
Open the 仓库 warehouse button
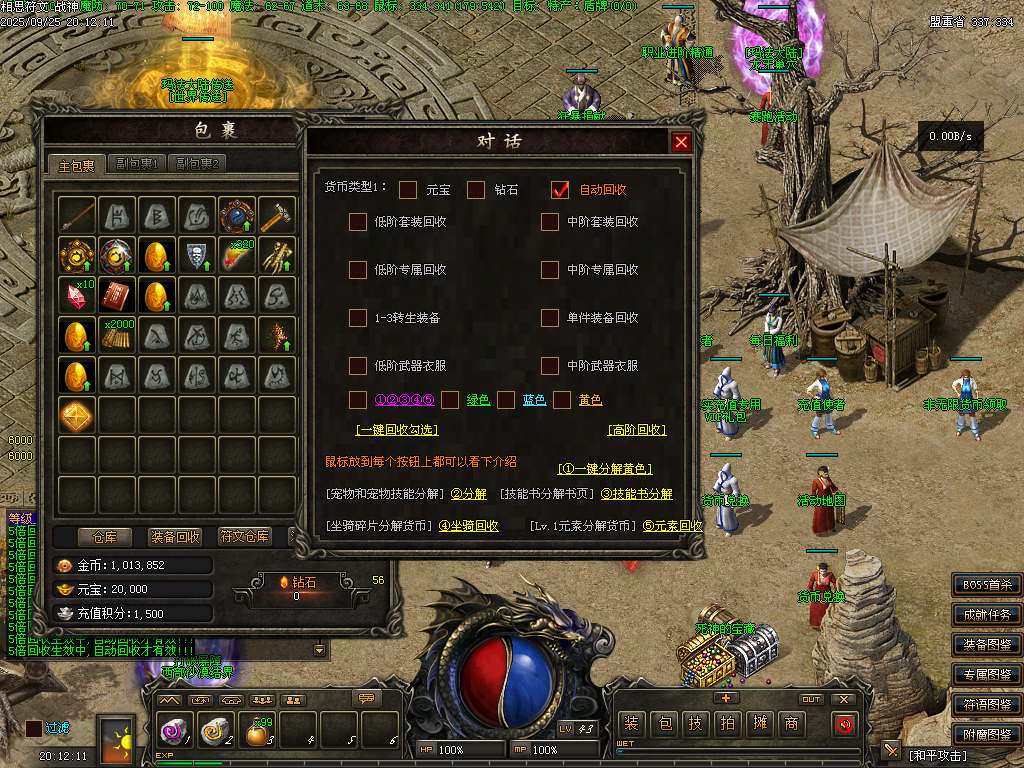pyautogui.click(x=105, y=537)
